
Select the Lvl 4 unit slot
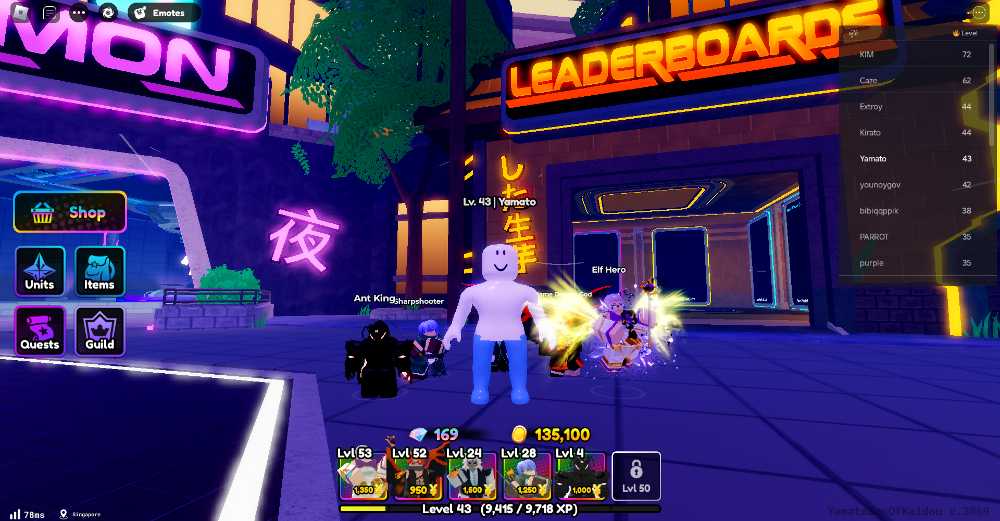(580, 475)
